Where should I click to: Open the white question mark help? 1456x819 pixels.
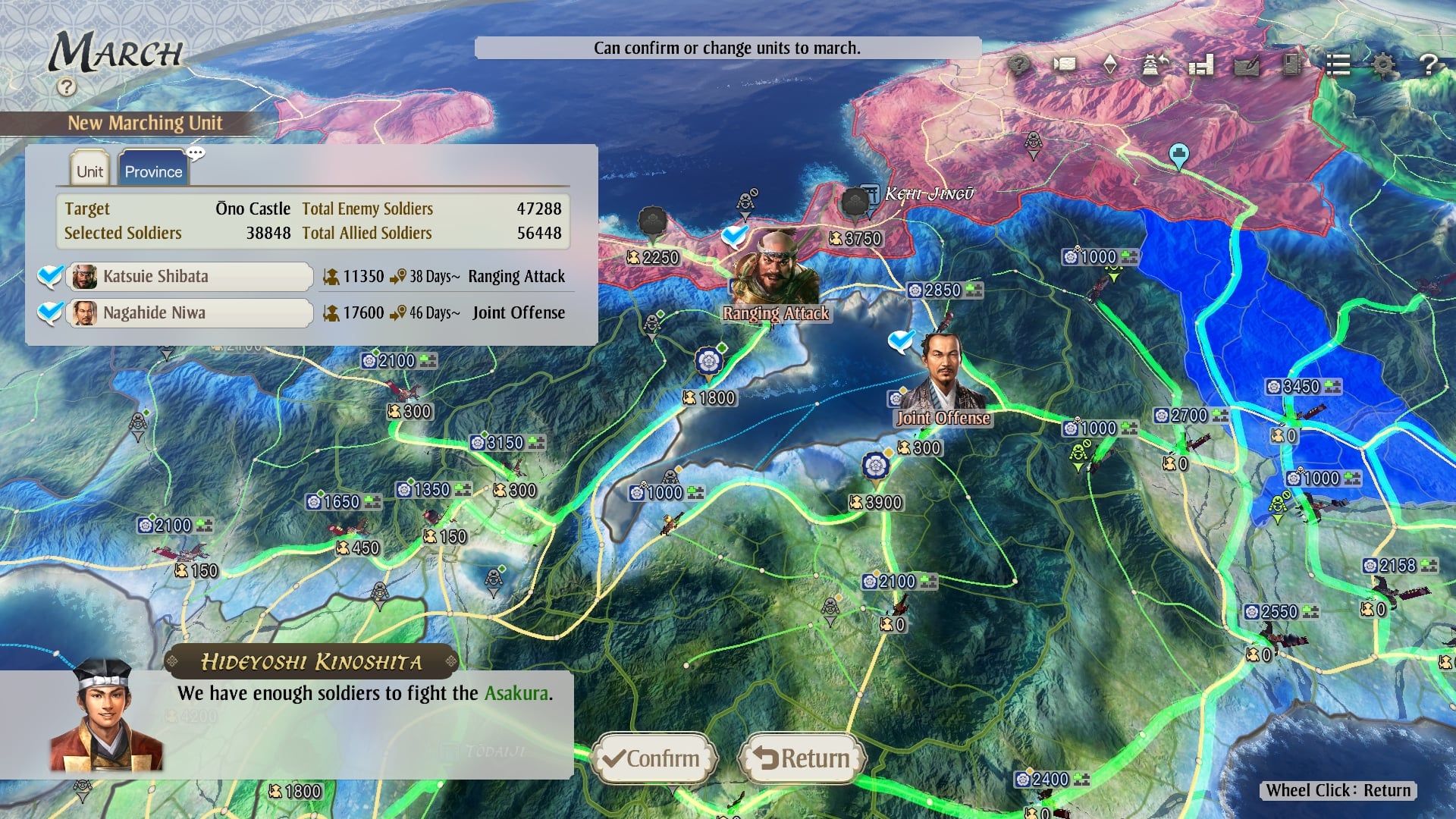pyautogui.click(x=1429, y=65)
